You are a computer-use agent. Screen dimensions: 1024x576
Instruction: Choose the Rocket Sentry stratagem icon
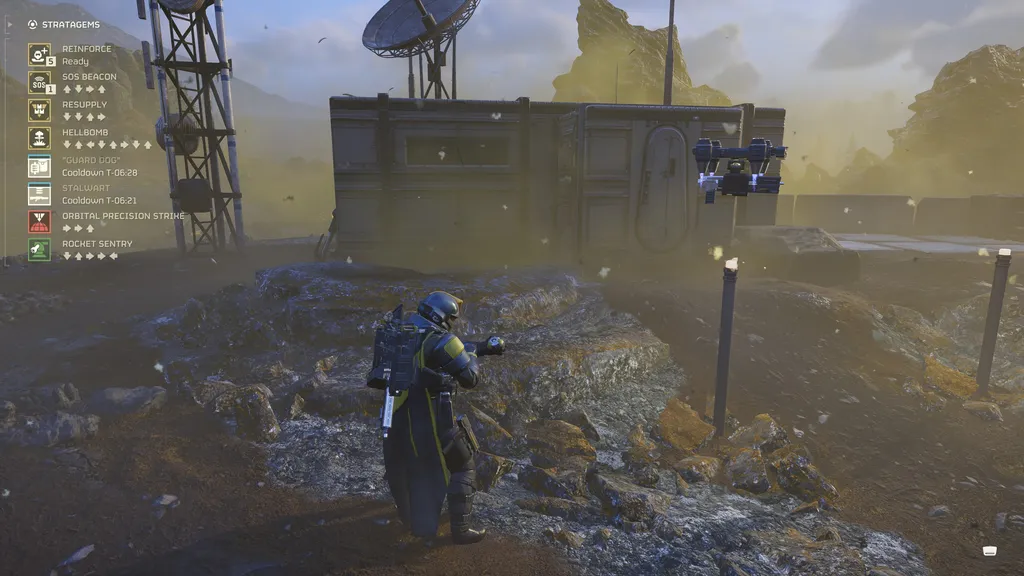[x=39, y=249]
